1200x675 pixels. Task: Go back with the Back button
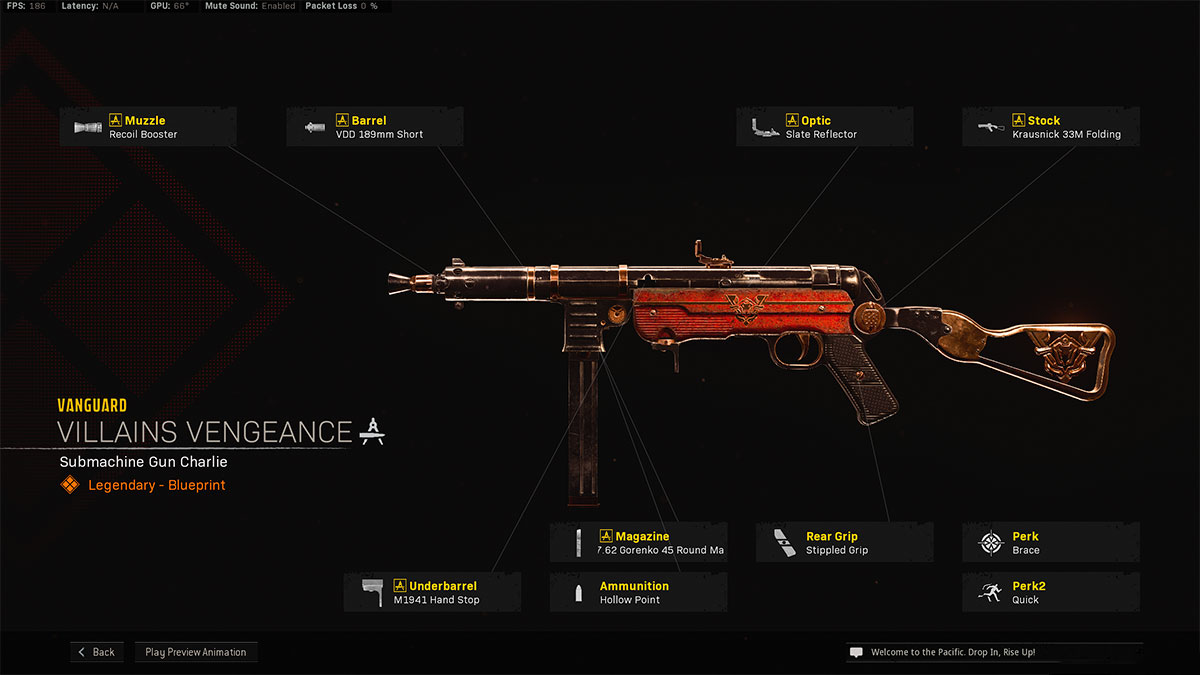coord(97,652)
